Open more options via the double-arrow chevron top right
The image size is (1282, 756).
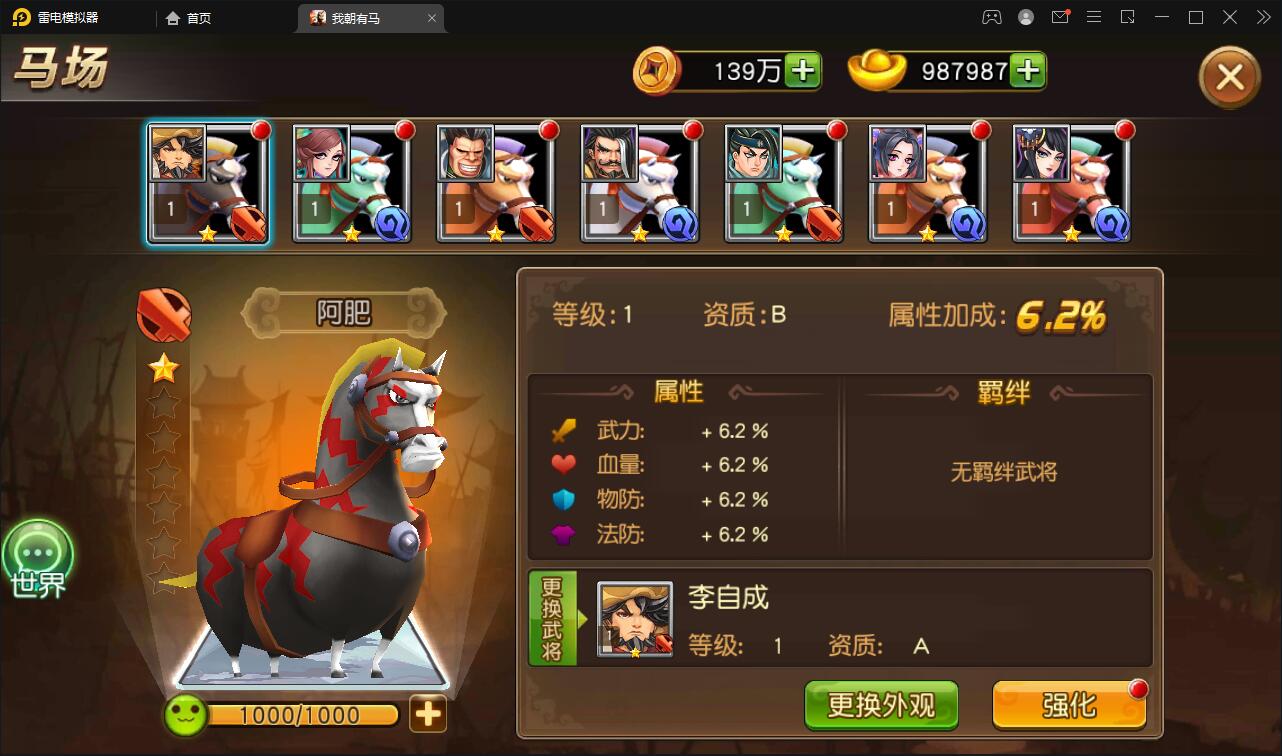click(1261, 17)
